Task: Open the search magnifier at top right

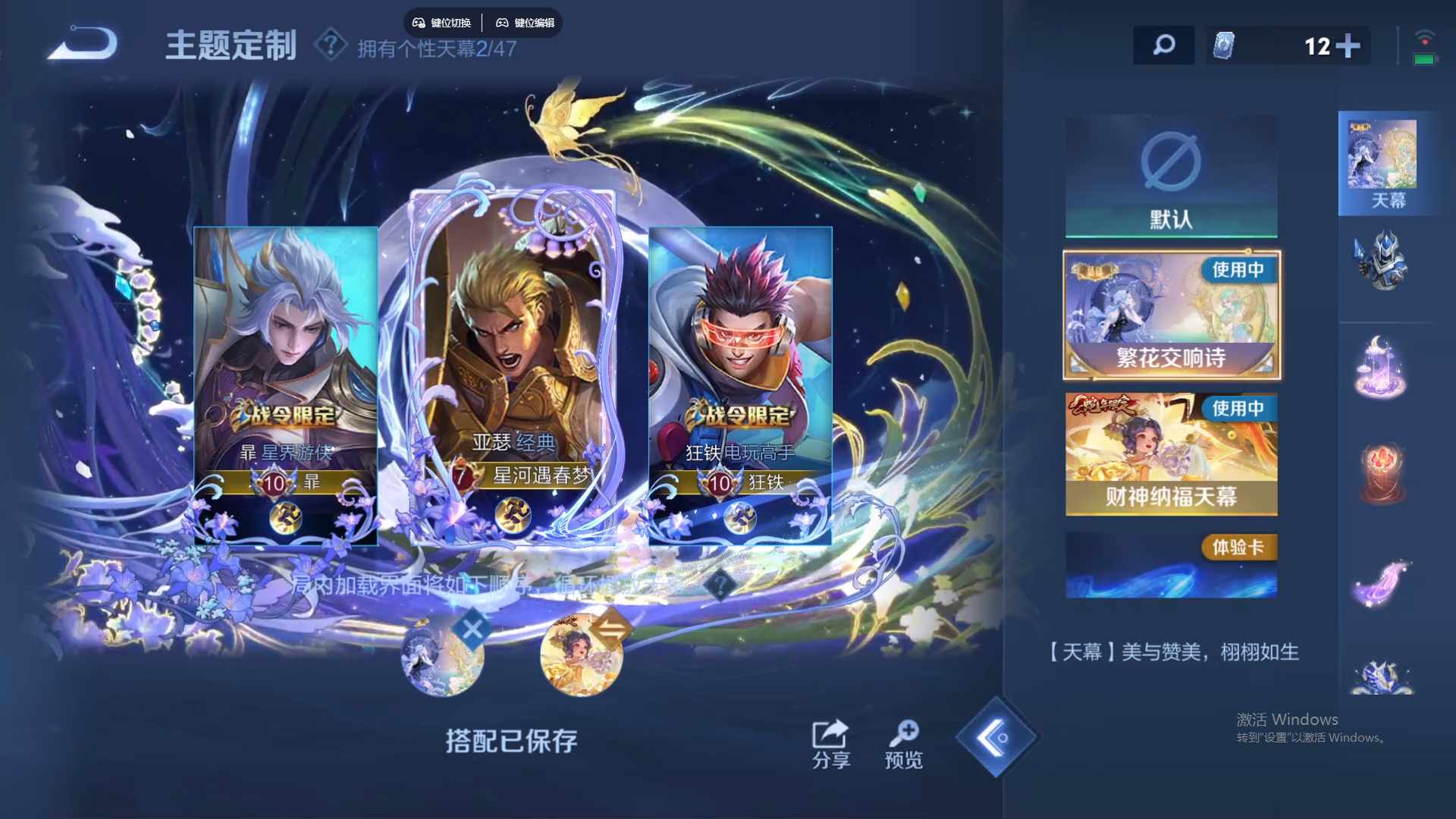Action: (x=1163, y=45)
